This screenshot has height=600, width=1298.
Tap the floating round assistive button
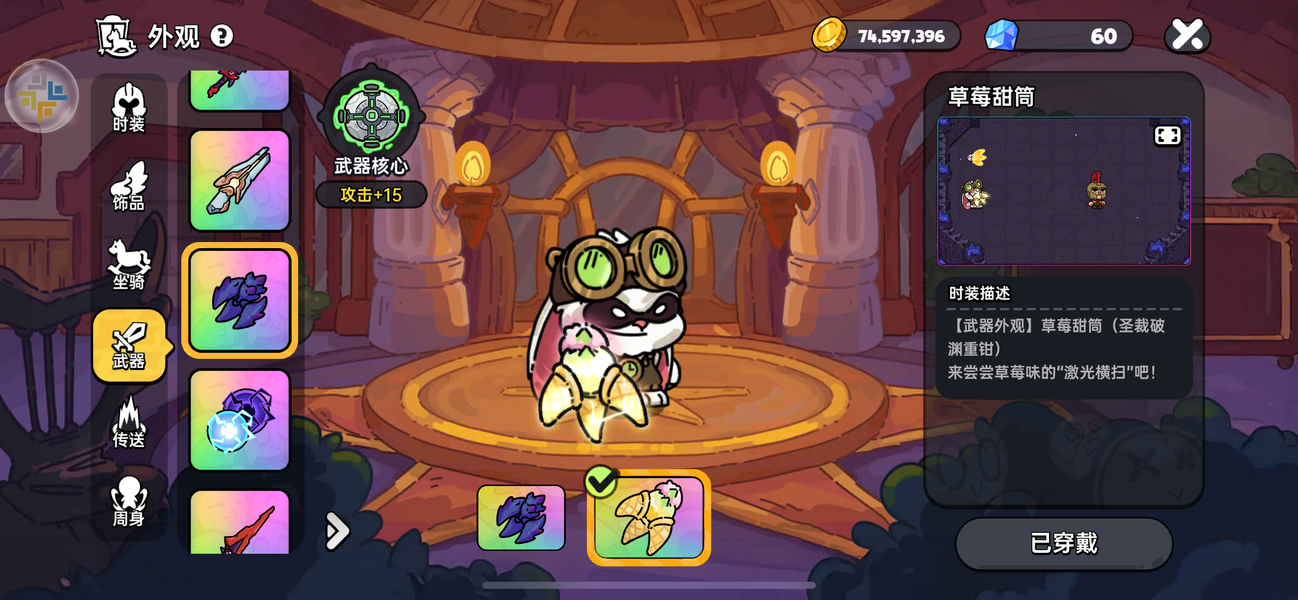42,96
